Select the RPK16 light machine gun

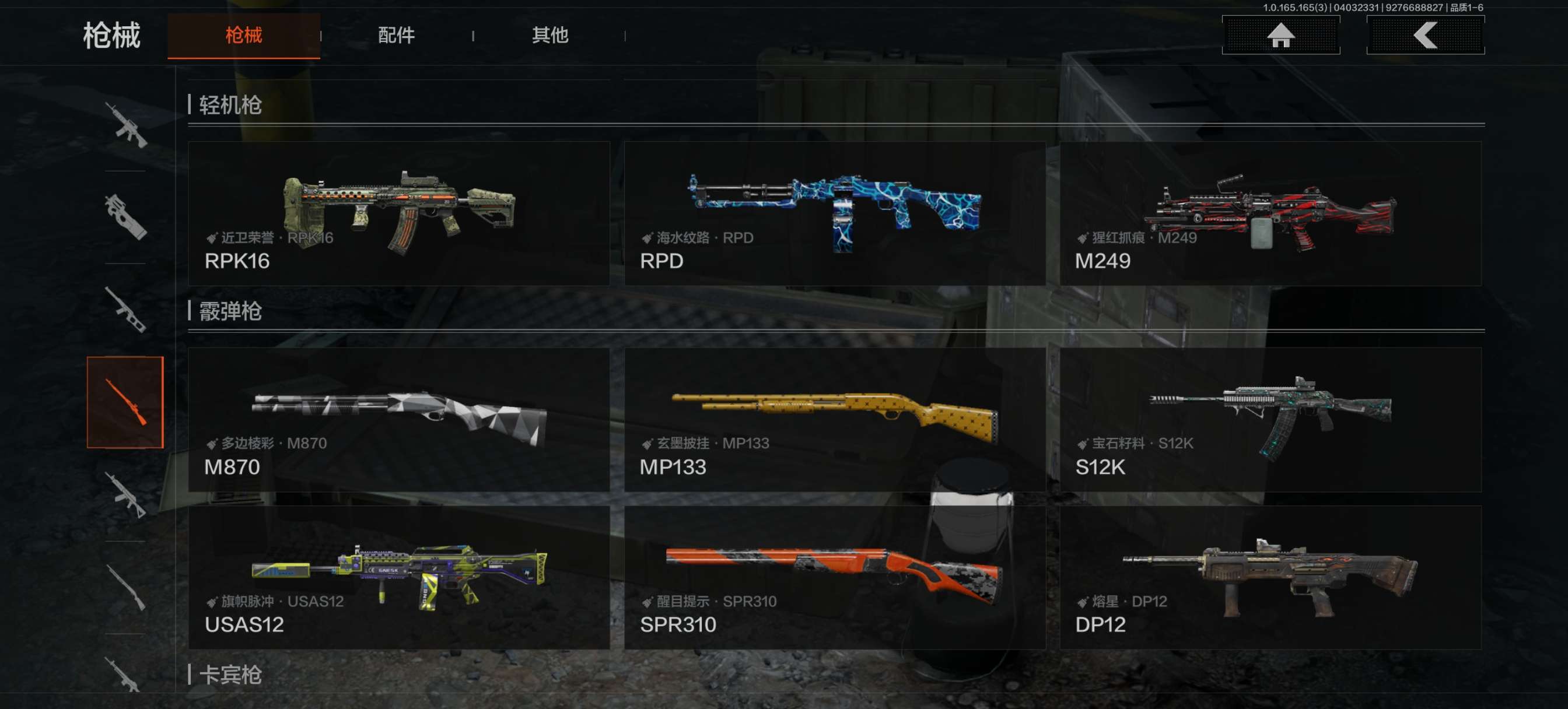click(398, 213)
